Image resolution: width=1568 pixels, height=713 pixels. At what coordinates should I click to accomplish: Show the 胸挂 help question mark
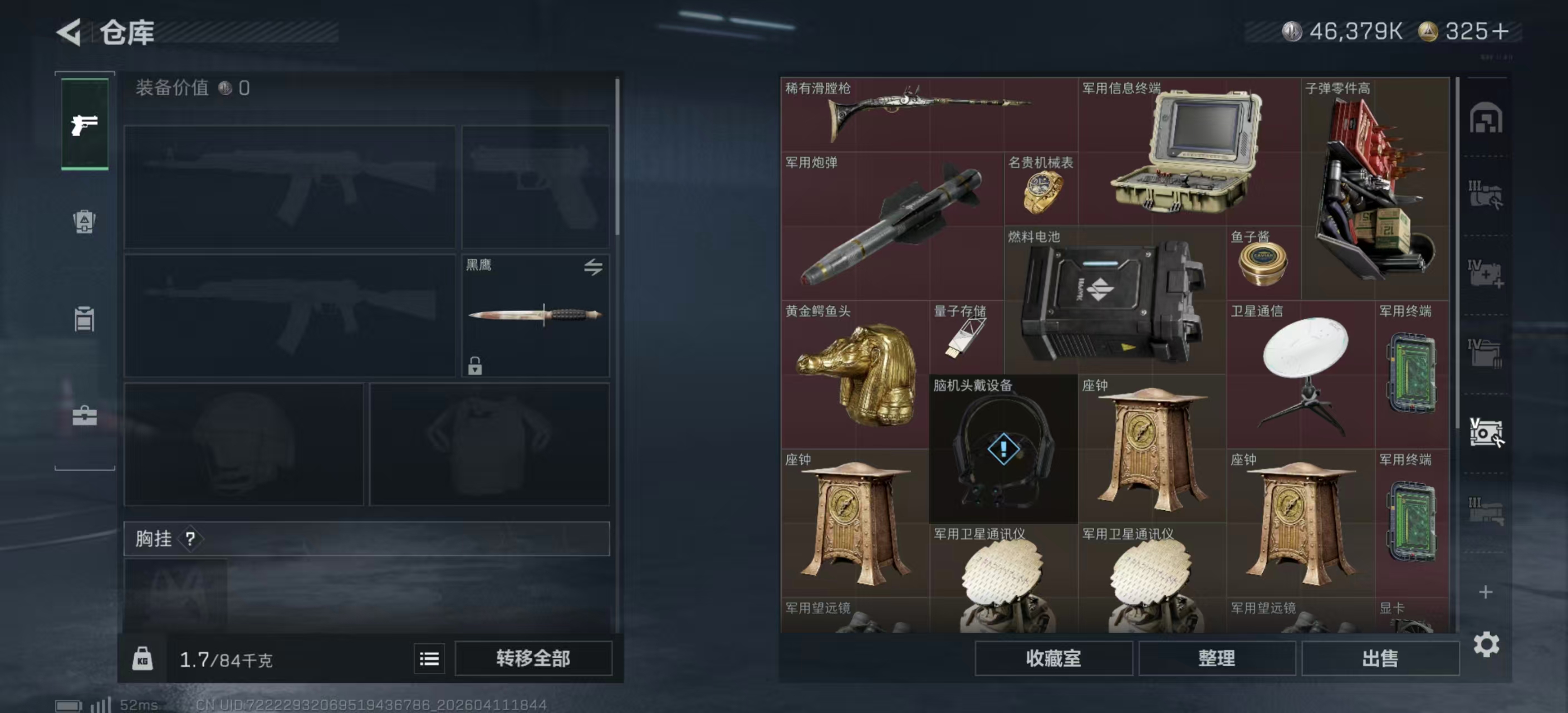click(190, 538)
